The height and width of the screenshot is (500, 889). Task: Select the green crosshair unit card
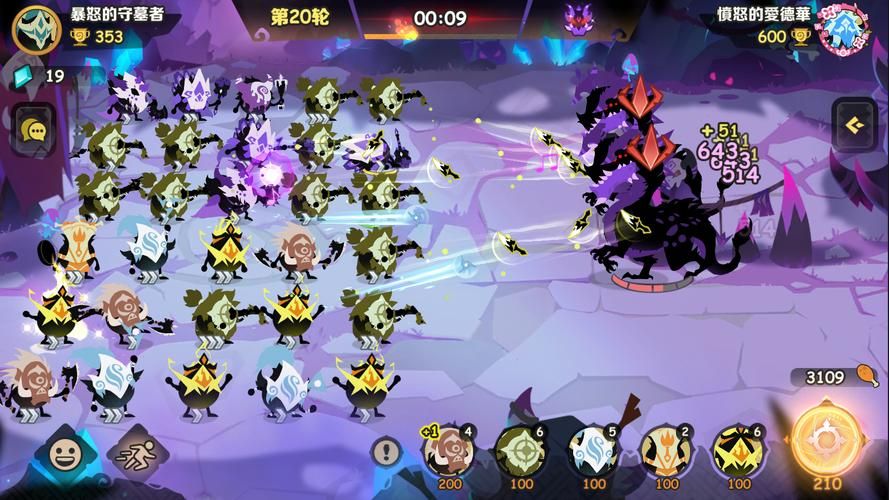(521, 452)
